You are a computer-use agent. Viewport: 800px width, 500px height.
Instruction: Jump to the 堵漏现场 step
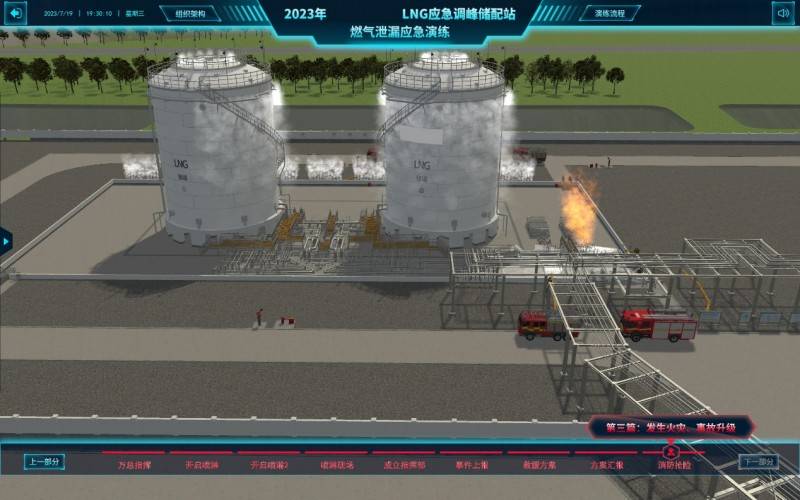(336, 464)
